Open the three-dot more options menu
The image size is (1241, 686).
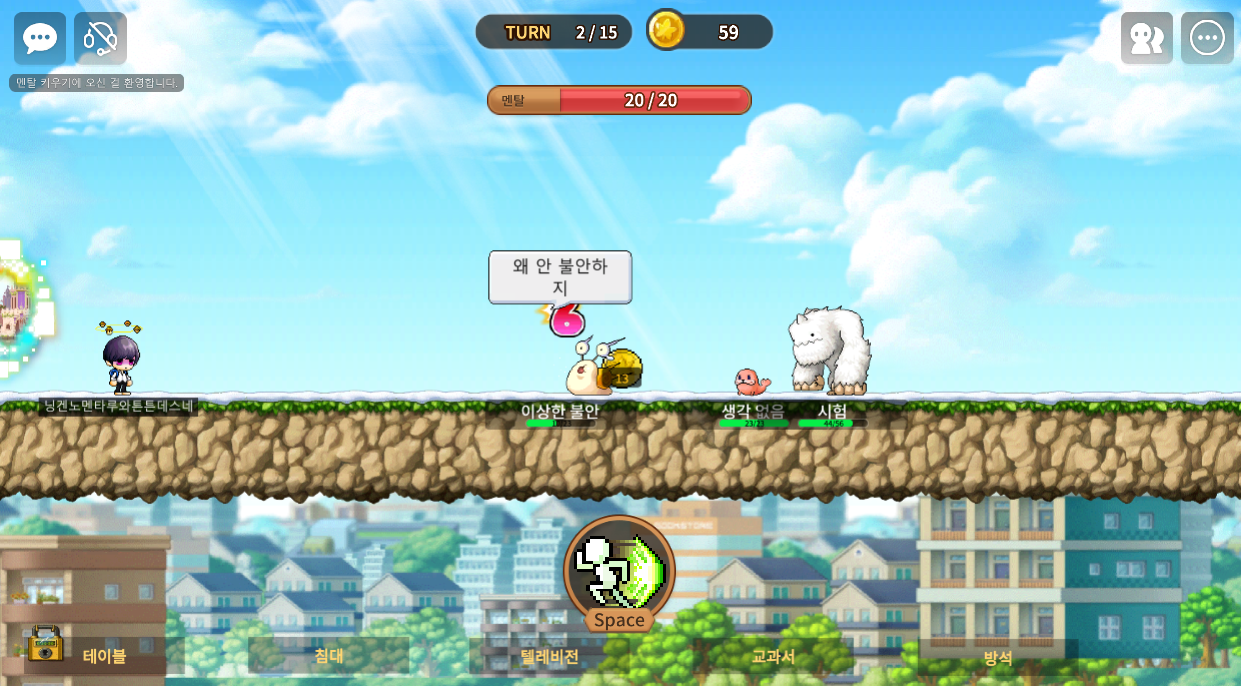pos(1207,38)
